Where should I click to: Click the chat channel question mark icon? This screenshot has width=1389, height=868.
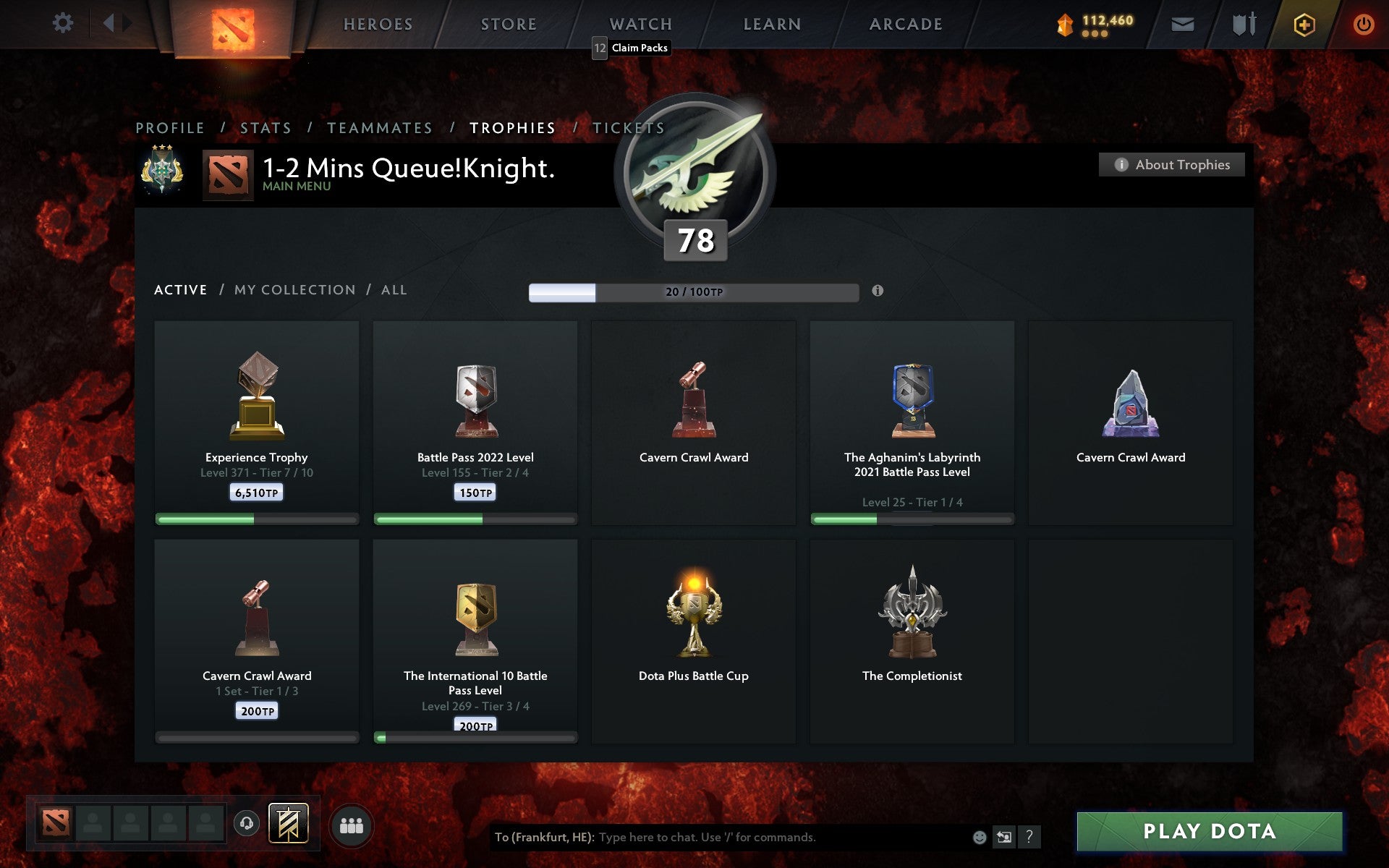click(1029, 838)
